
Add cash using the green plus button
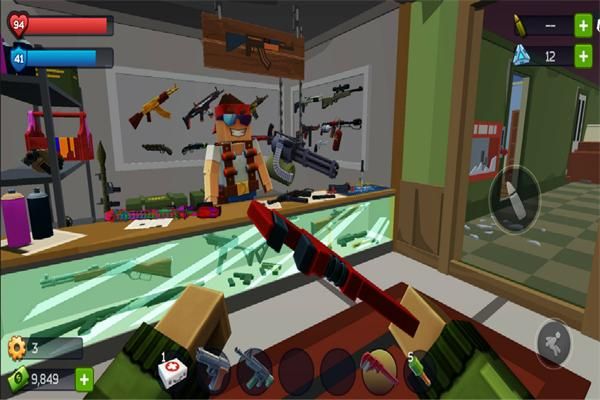(84, 379)
